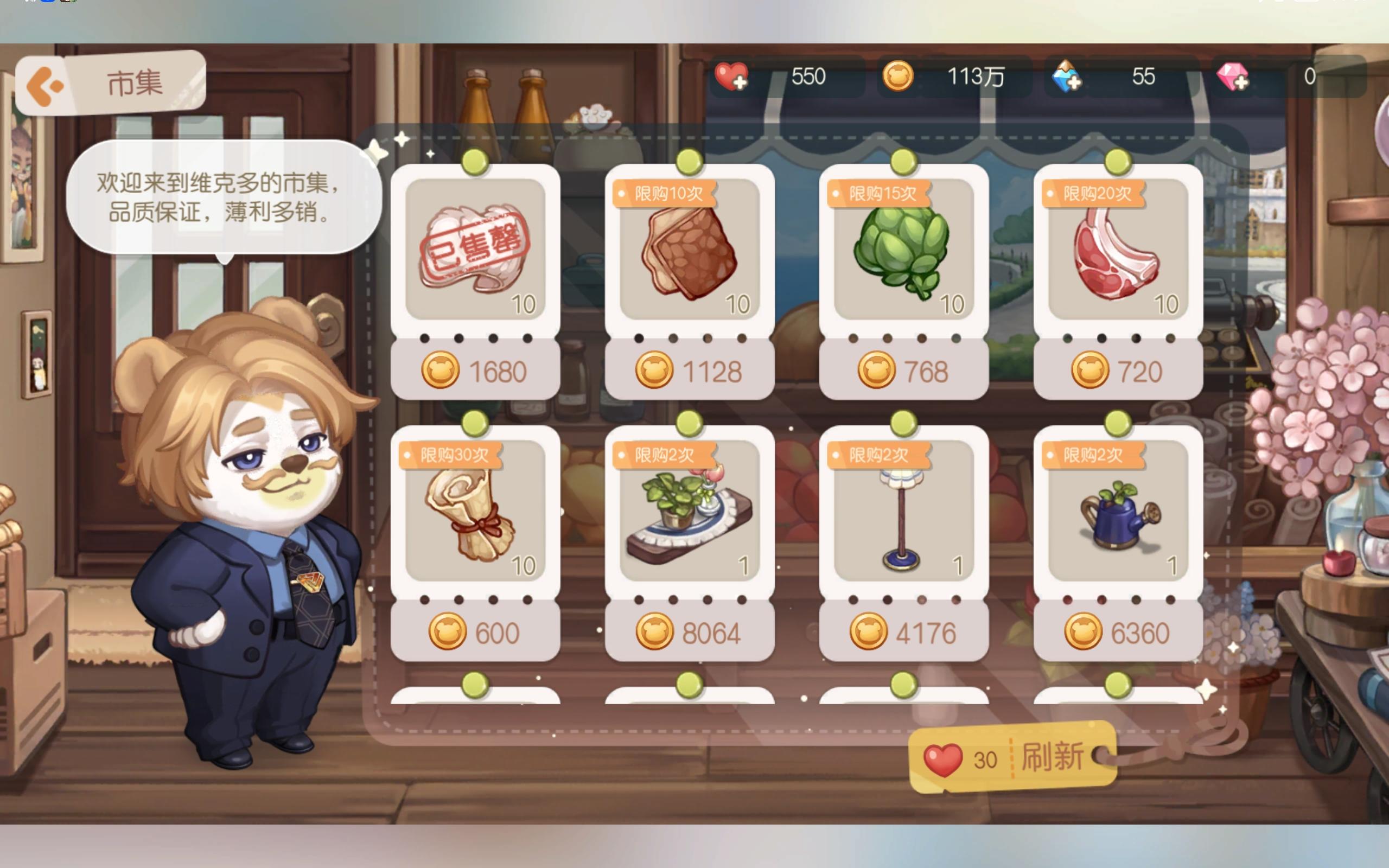Buy the lamb chop for 720 coins
This screenshot has width=1389, height=868.
[x=1118, y=372]
